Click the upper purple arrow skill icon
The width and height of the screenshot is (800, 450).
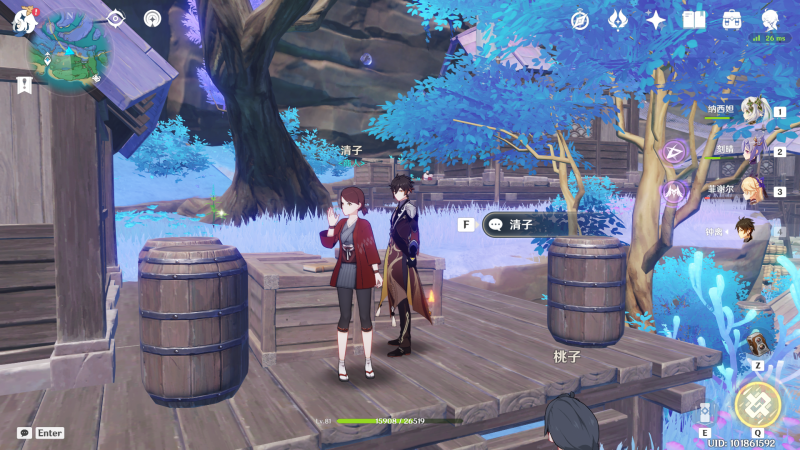point(673,152)
